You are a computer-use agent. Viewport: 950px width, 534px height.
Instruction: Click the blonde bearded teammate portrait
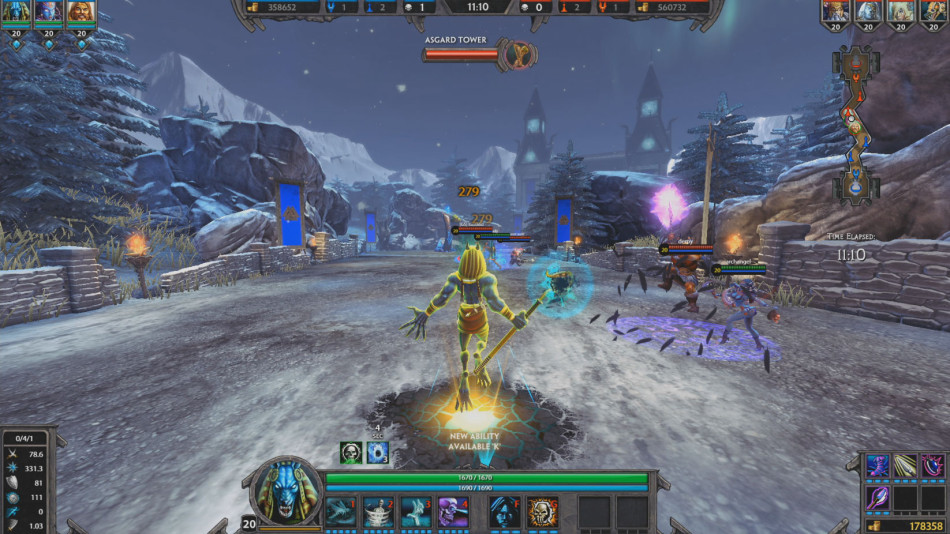pos(81,12)
